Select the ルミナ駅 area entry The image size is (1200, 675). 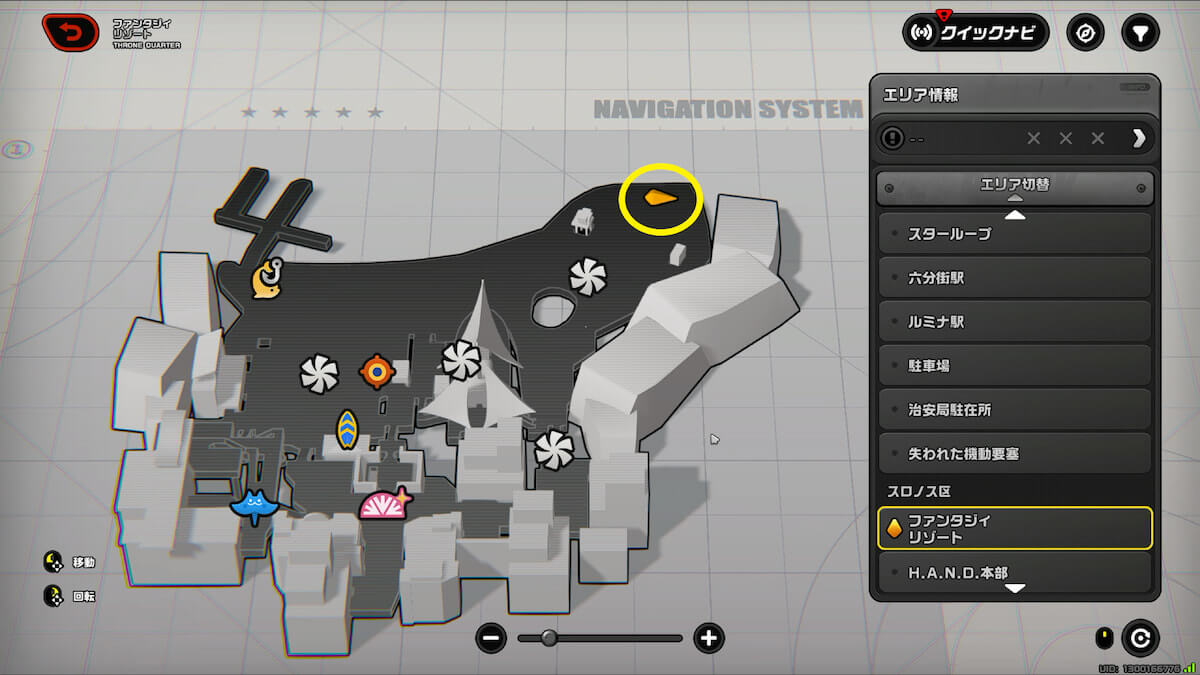tap(1014, 322)
